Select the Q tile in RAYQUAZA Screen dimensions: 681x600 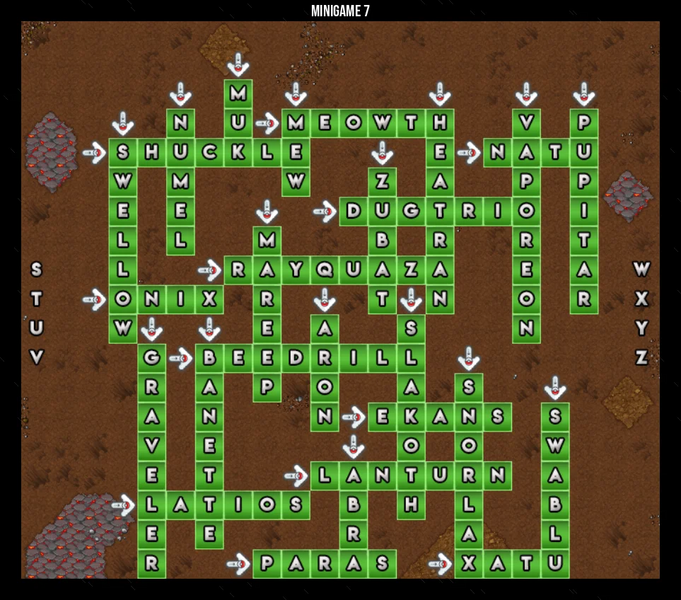click(324, 269)
